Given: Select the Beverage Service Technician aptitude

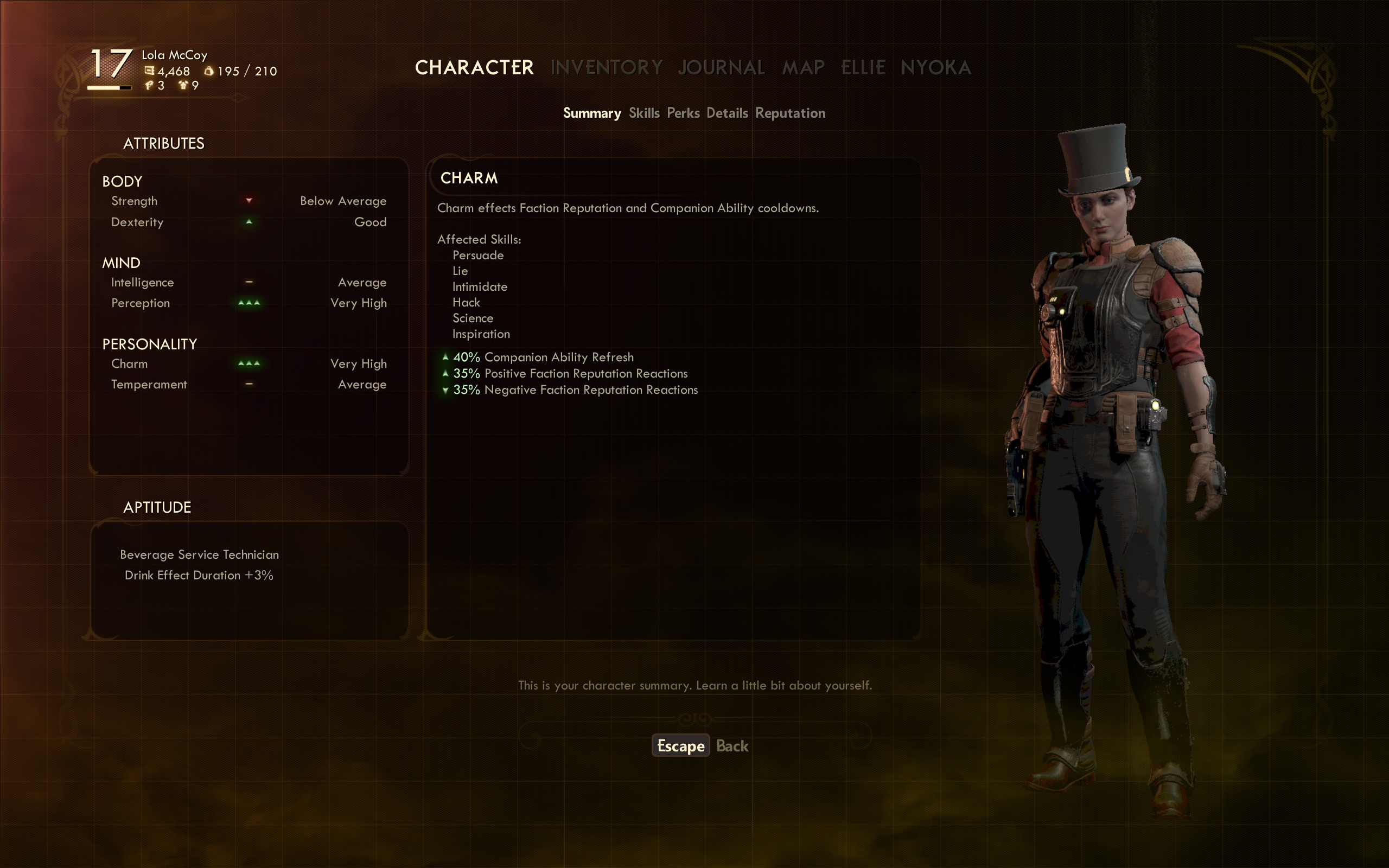Looking at the screenshot, I should [x=199, y=554].
